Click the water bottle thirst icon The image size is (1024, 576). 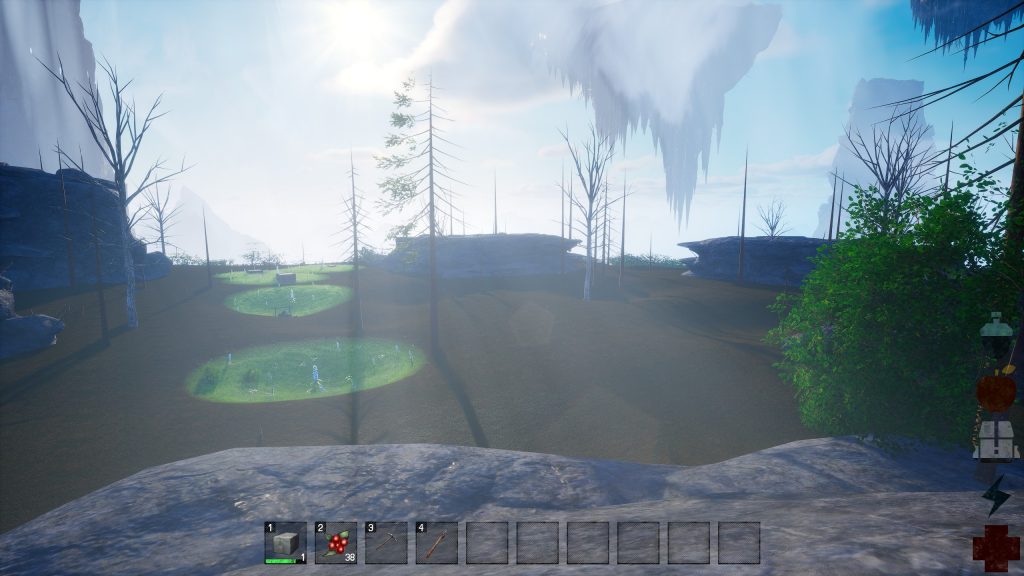(995, 335)
